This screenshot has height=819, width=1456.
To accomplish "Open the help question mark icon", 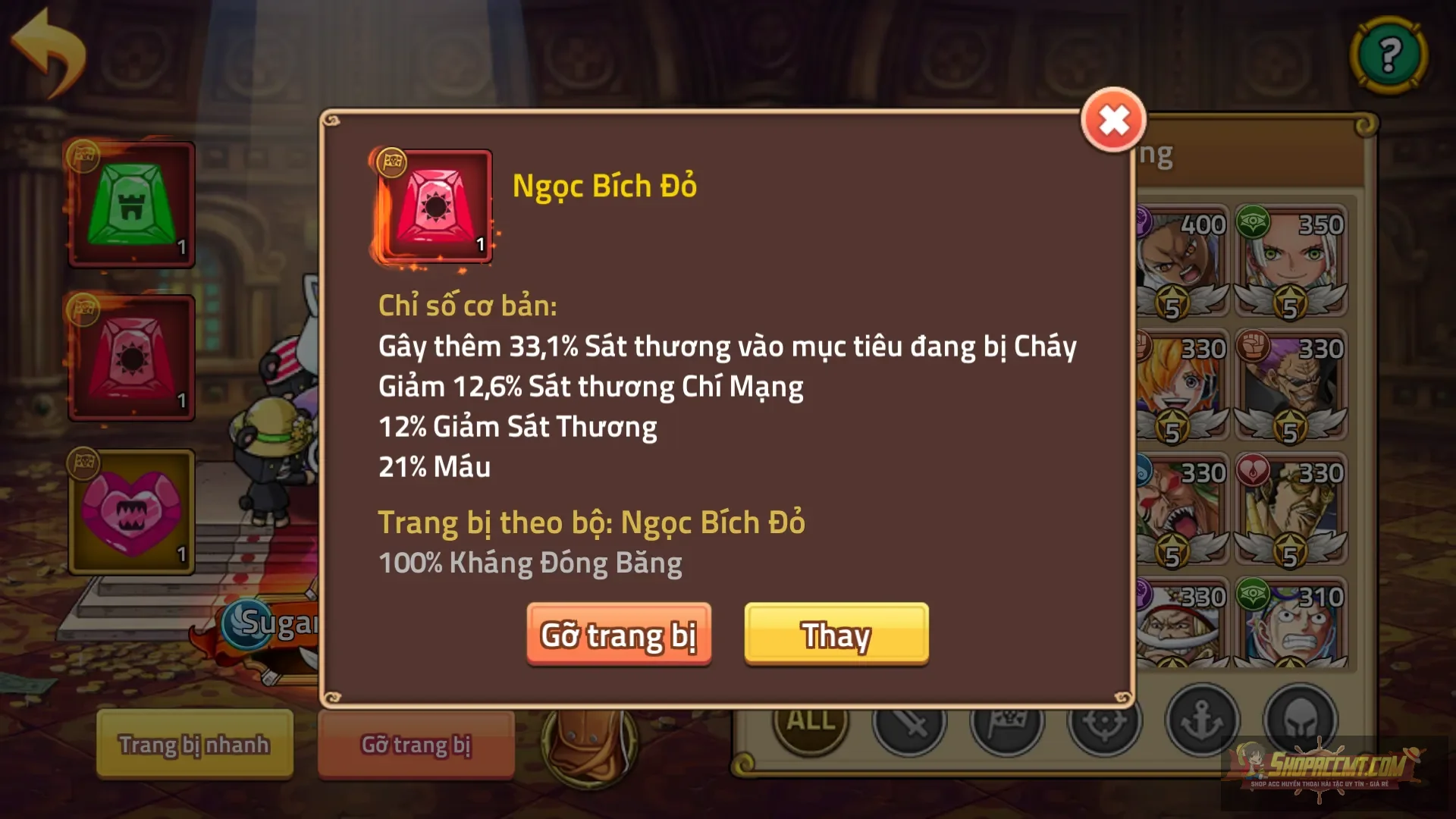I will tap(1389, 55).
